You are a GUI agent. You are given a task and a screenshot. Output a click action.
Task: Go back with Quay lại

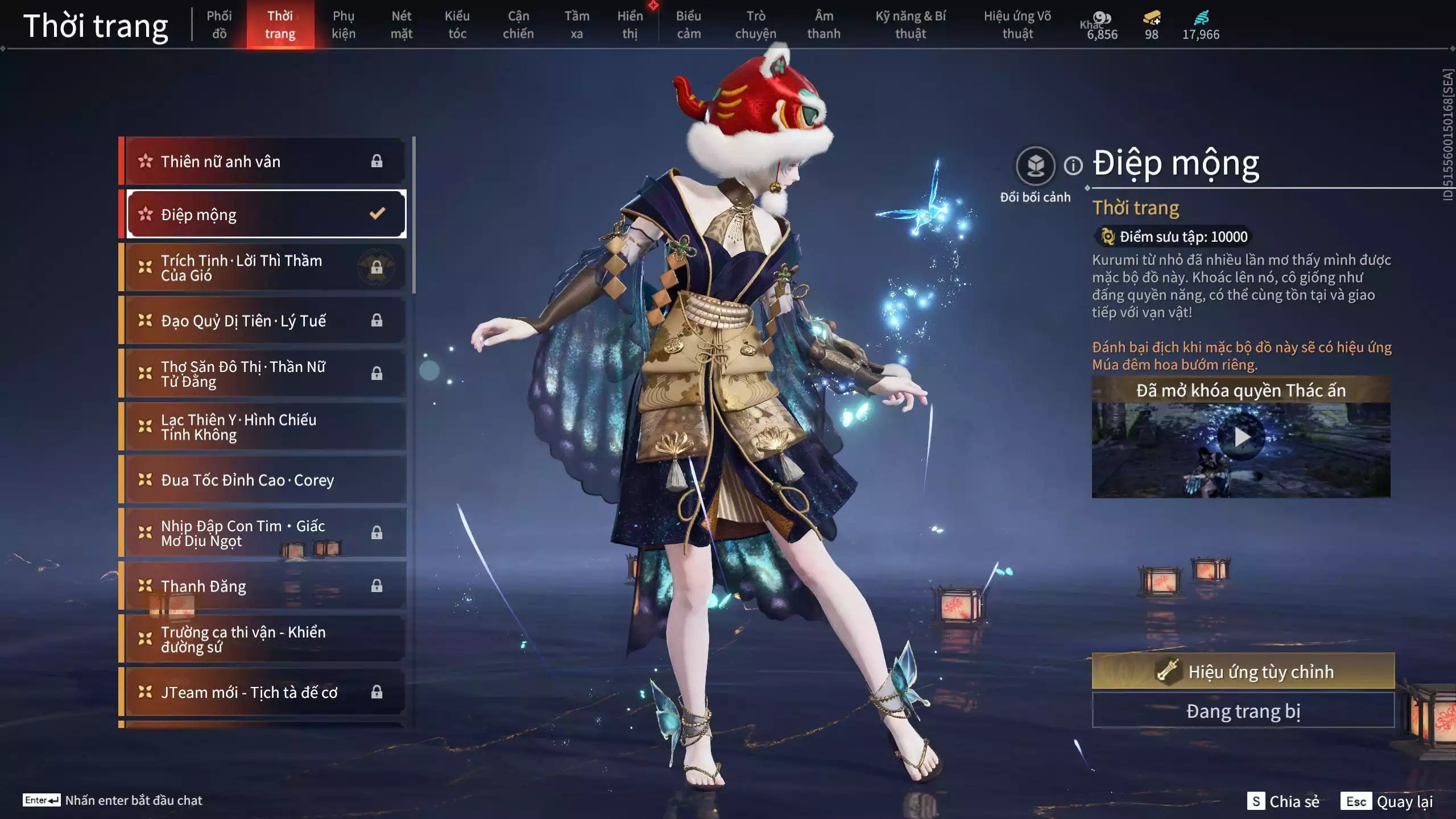click(1387, 801)
